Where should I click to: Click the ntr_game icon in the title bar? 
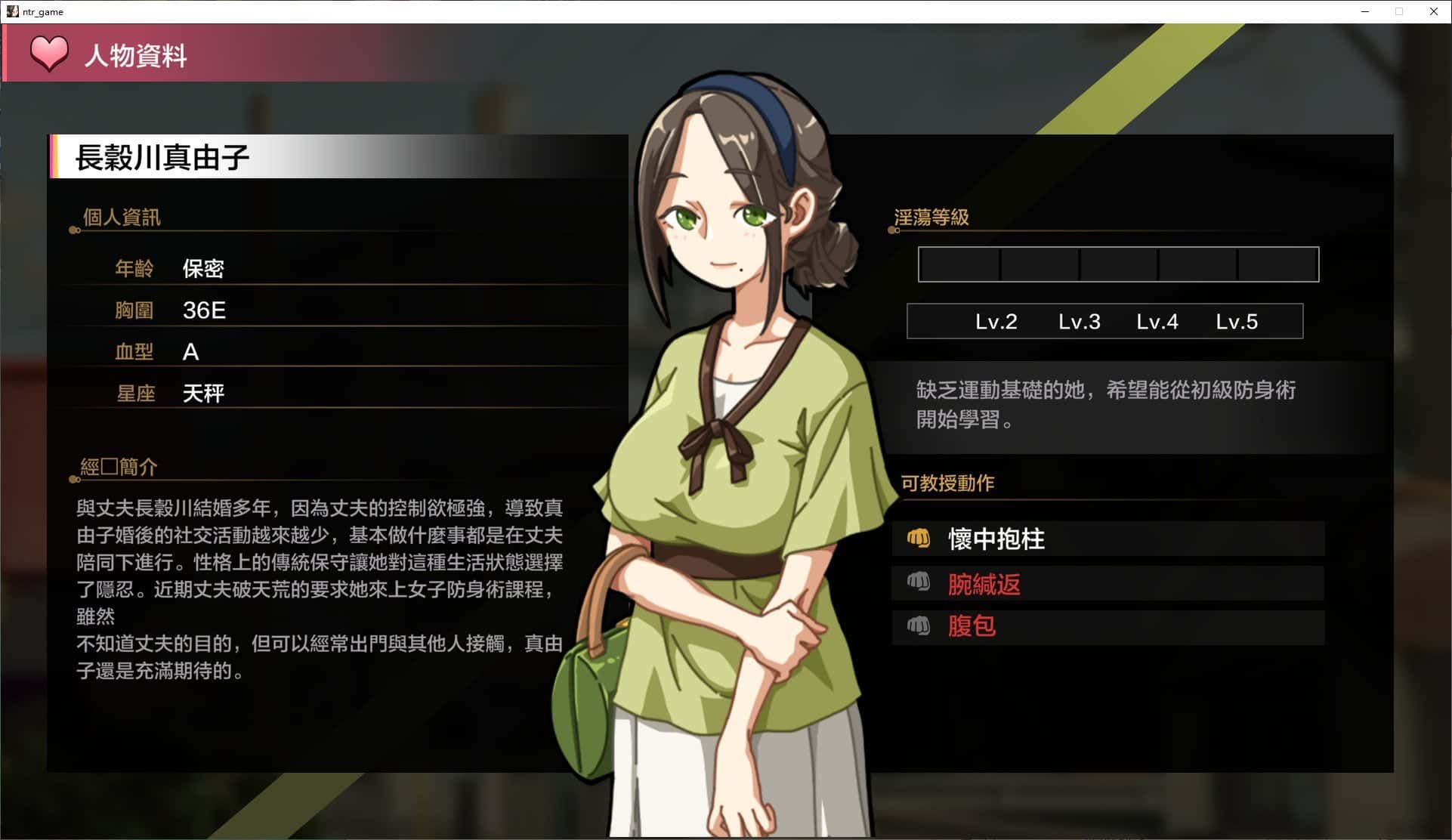coord(12,11)
